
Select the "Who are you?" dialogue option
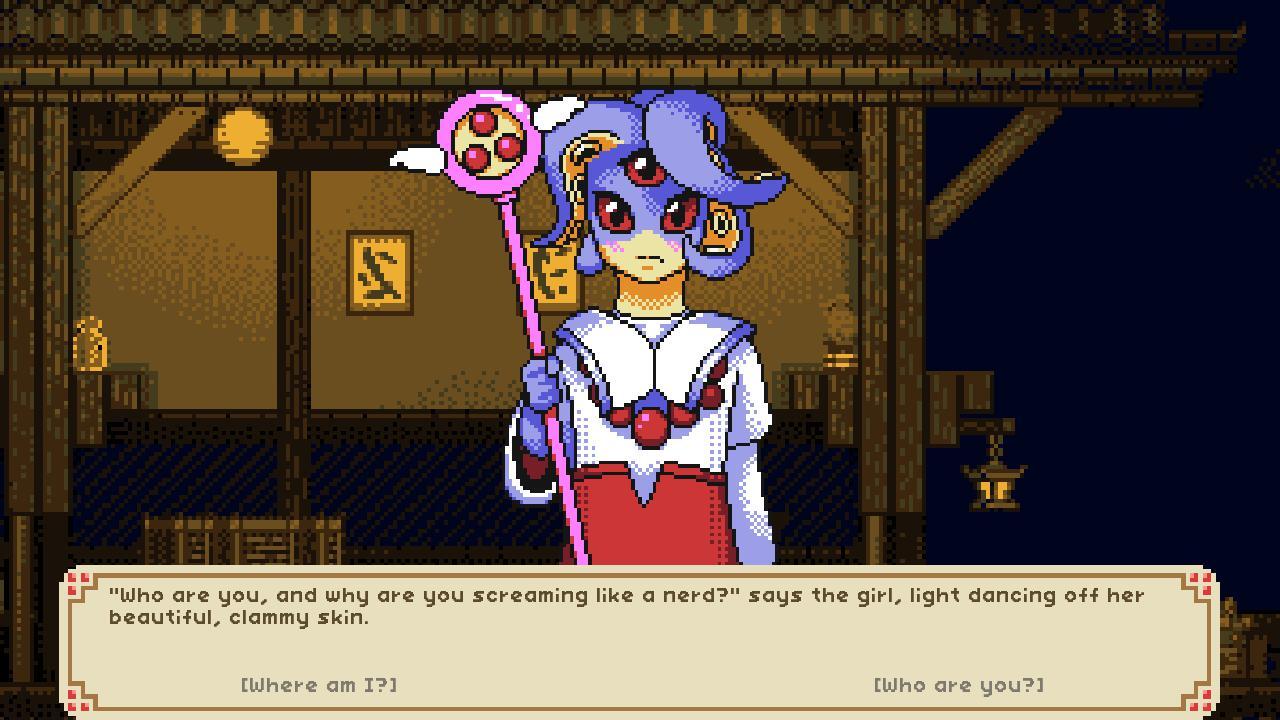[958, 685]
